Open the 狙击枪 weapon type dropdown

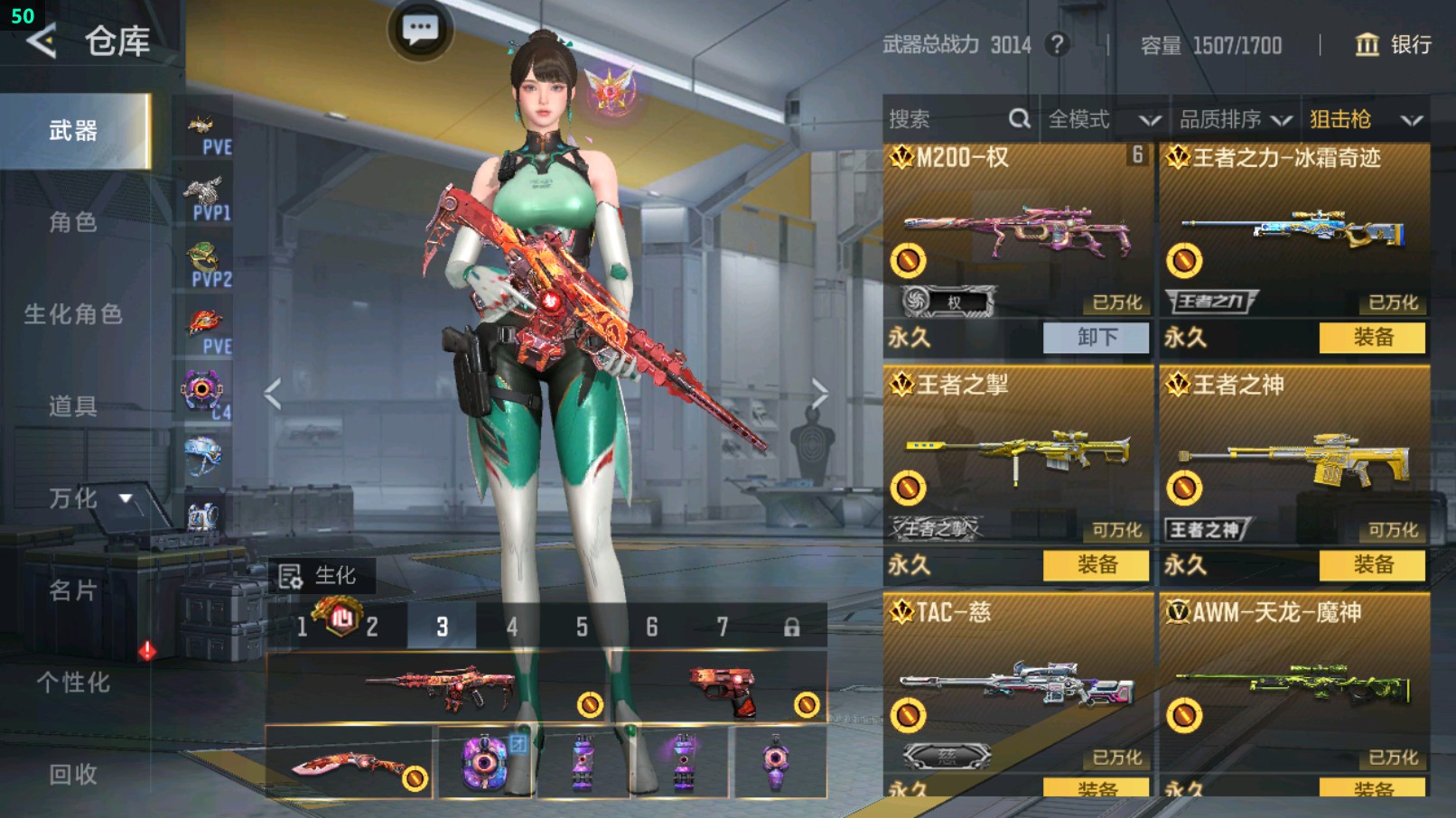tap(1365, 119)
